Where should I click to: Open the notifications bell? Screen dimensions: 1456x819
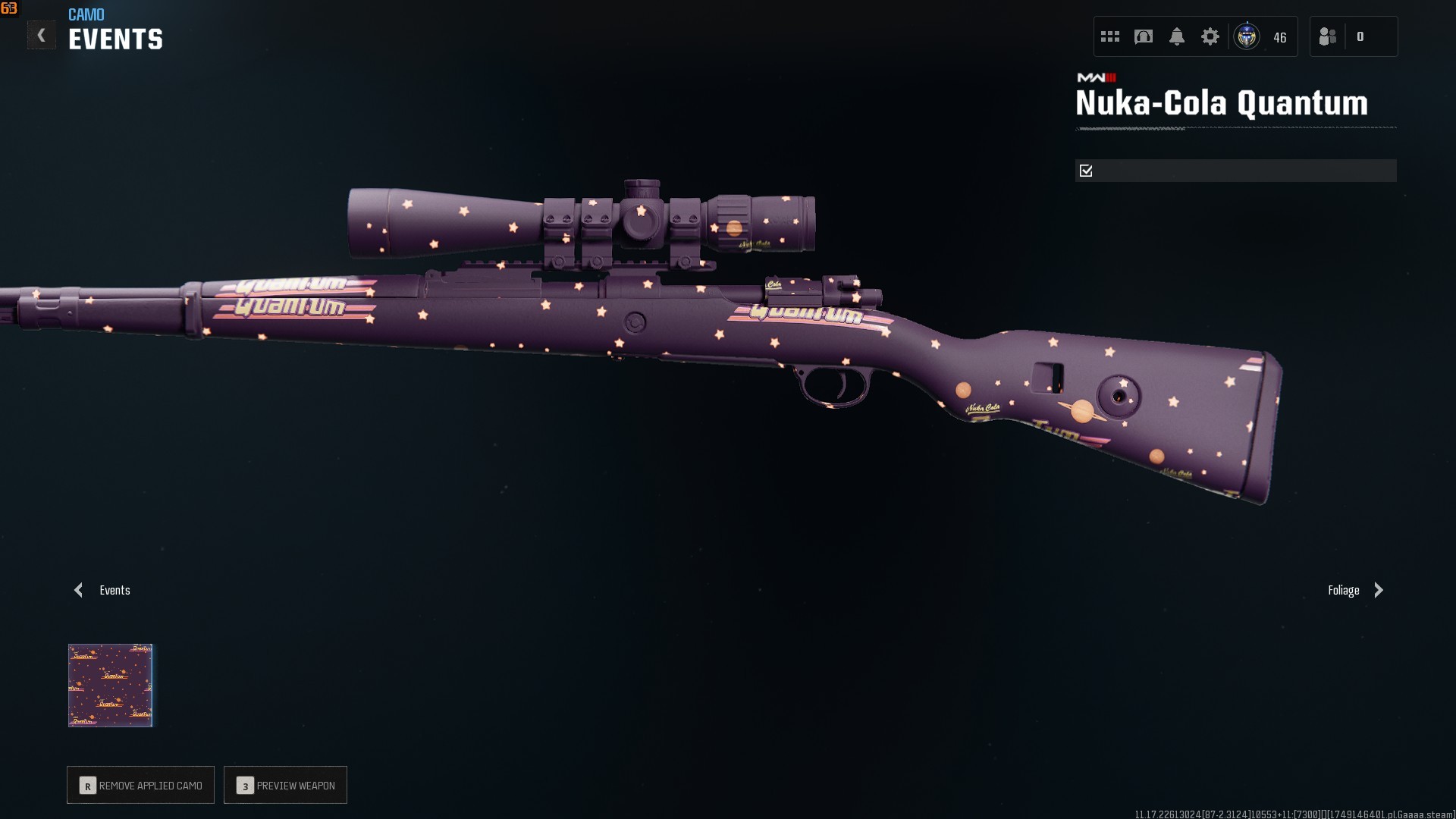(x=1177, y=36)
